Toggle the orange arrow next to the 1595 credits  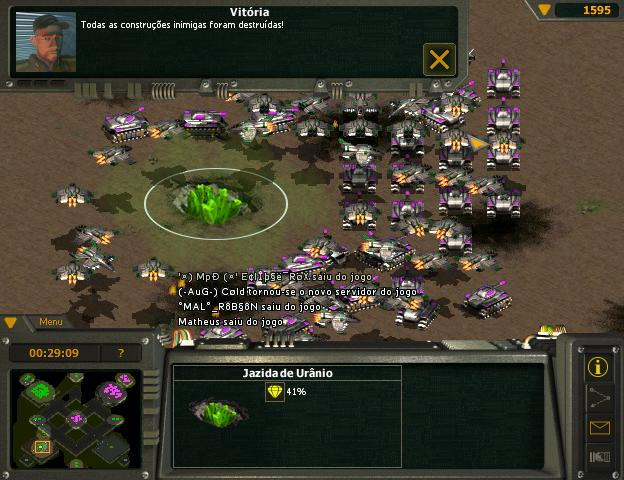point(545,10)
